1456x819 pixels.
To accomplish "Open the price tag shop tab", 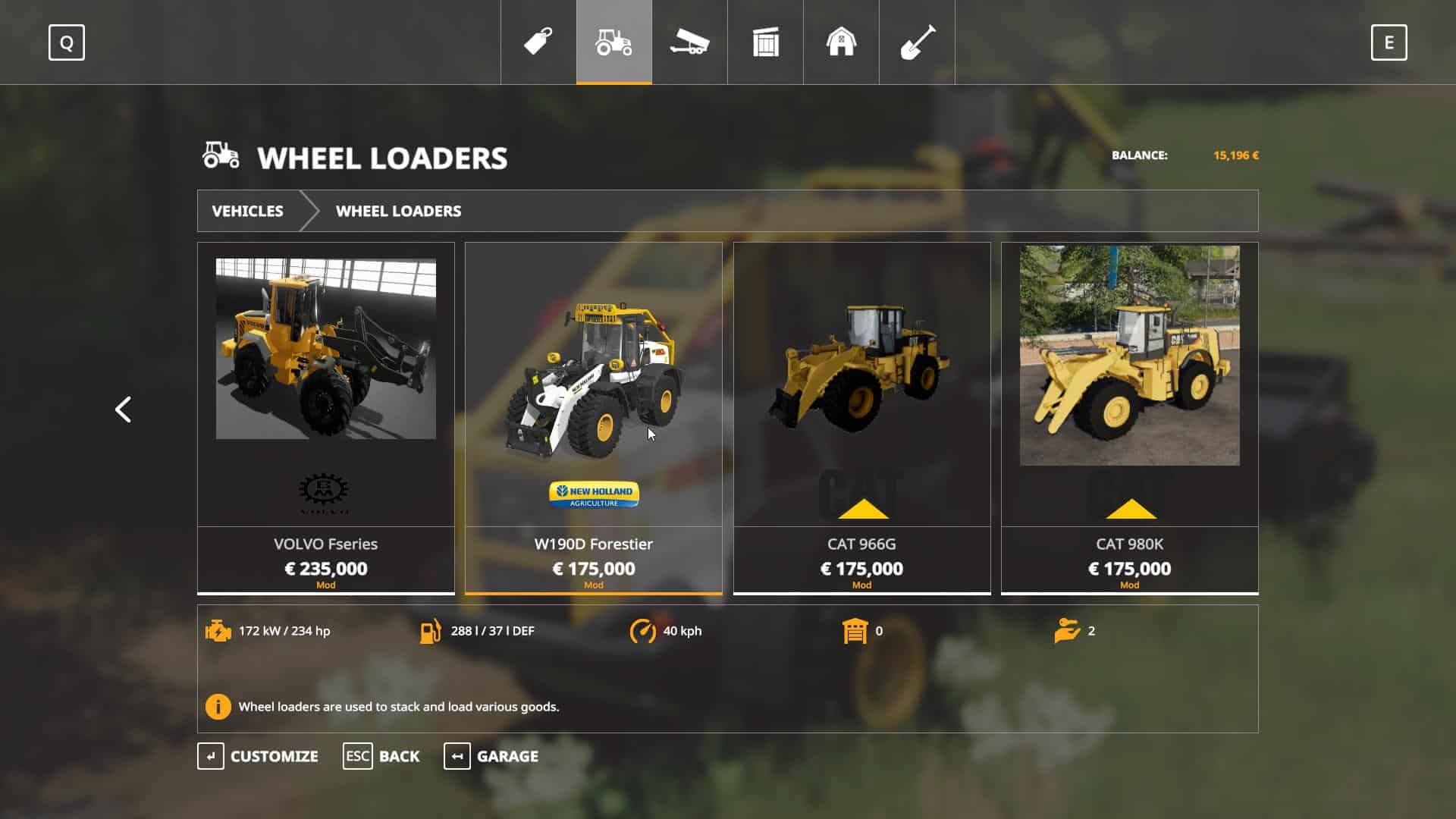I will 538,42.
